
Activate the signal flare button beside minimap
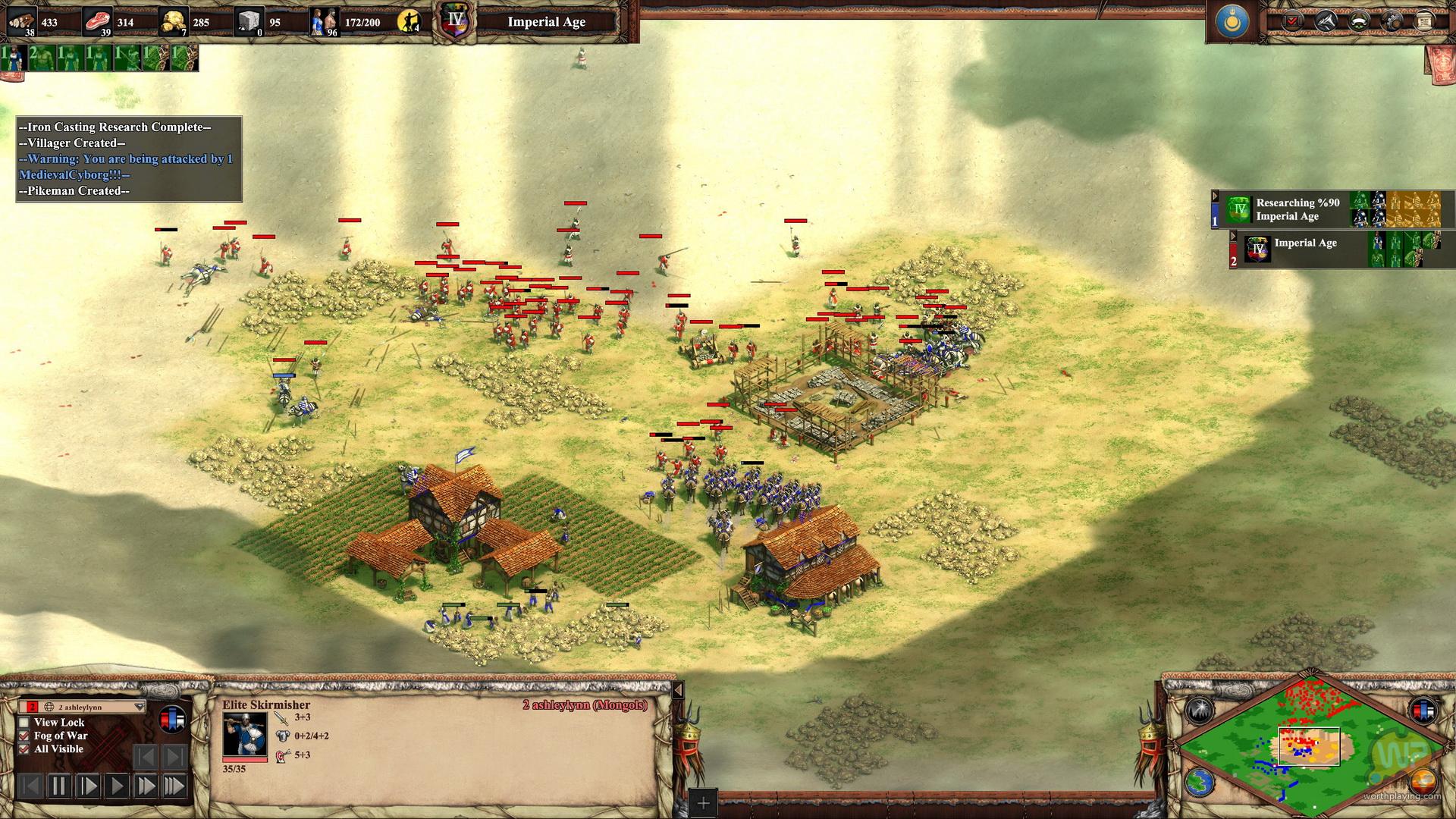(x=1199, y=711)
